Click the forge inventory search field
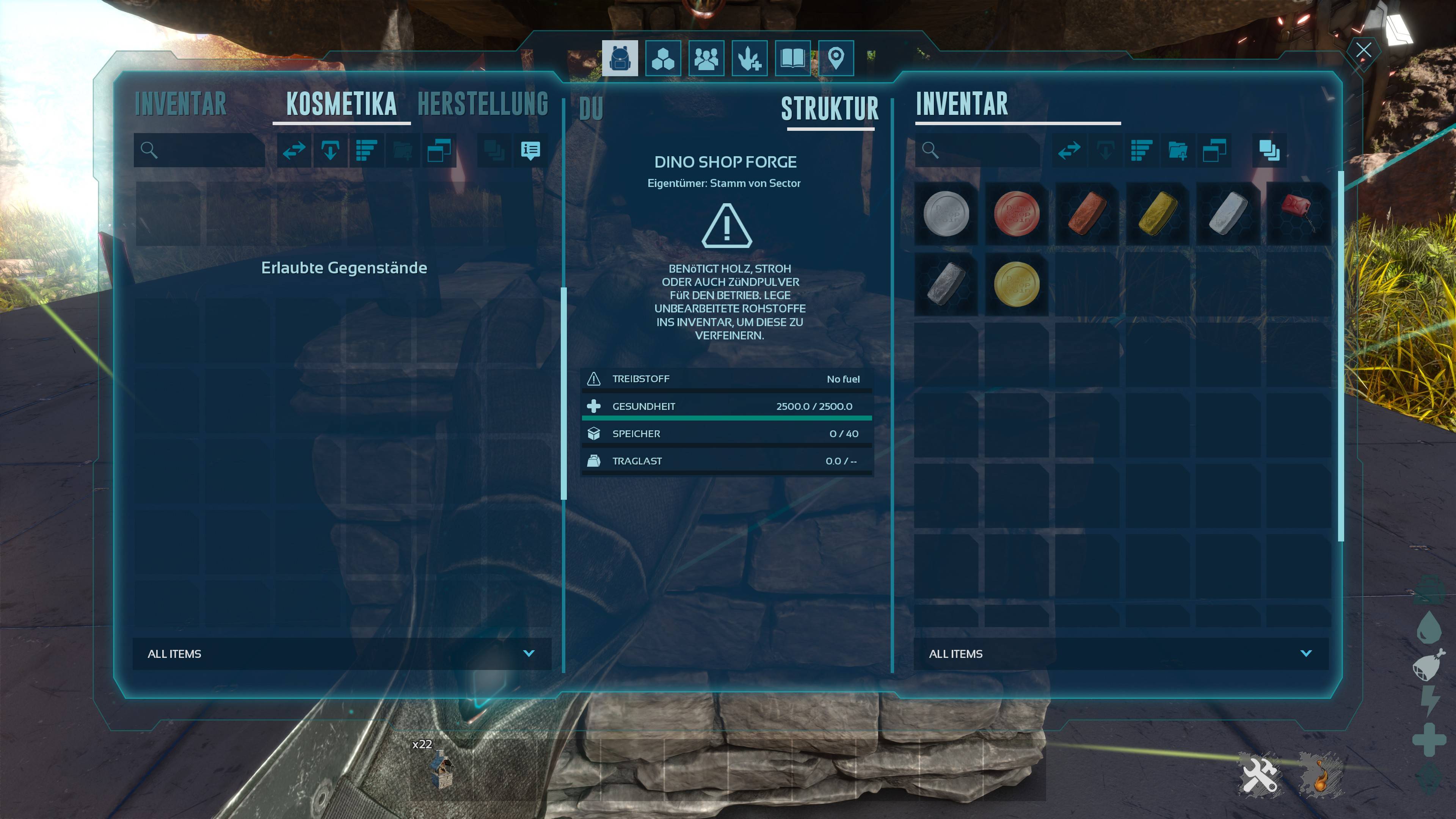1456x819 pixels. coord(986,151)
